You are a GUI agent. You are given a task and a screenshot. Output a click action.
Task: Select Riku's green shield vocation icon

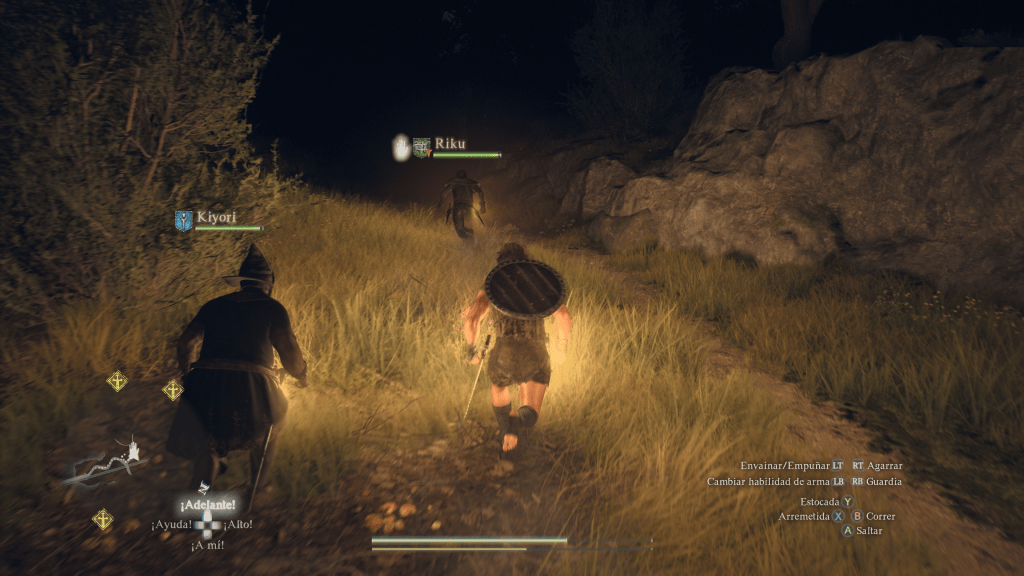(x=422, y=147)
